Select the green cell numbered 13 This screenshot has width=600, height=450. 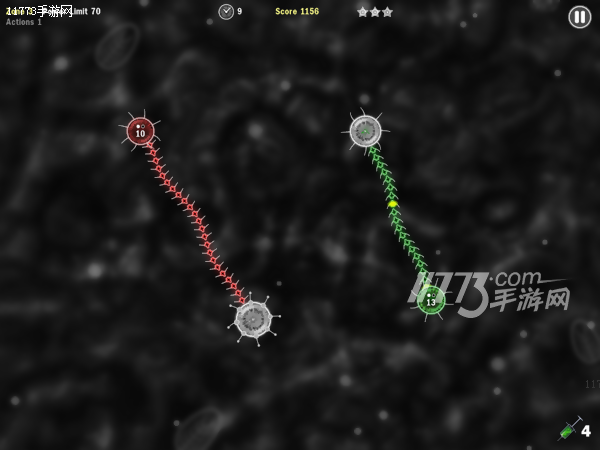tap(431, 299)
